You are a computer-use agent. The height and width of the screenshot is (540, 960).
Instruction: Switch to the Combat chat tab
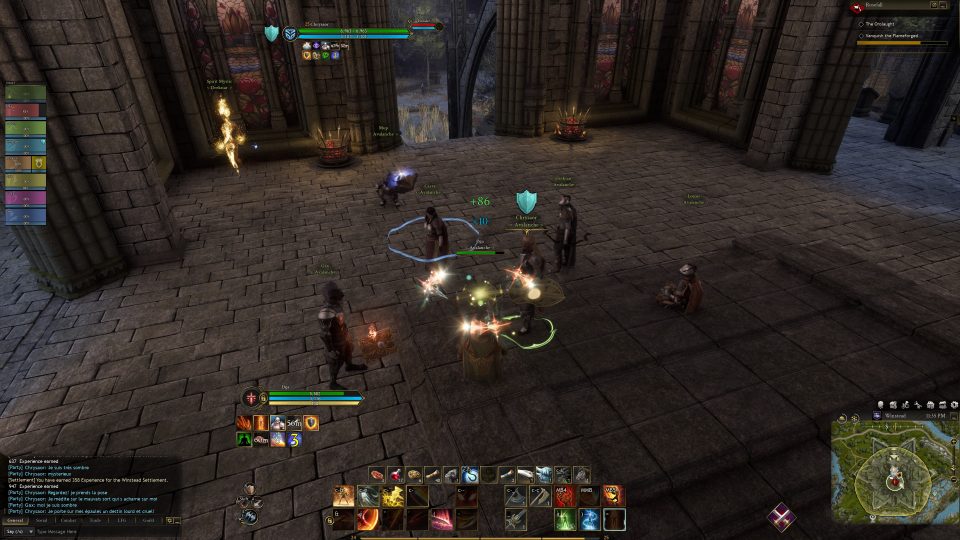[68, 520]
